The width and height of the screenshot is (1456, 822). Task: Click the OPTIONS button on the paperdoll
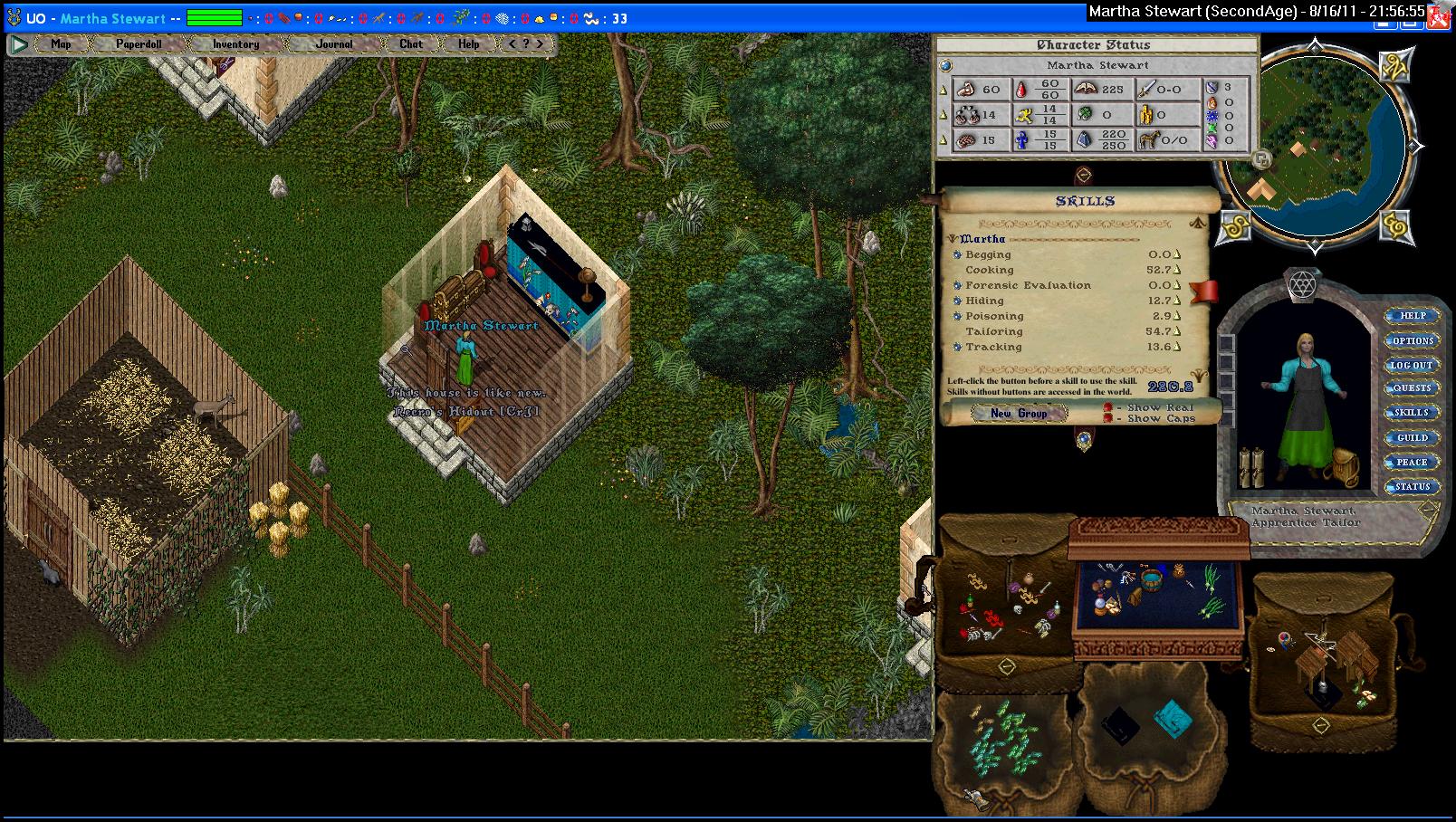tap(1413, 340)
